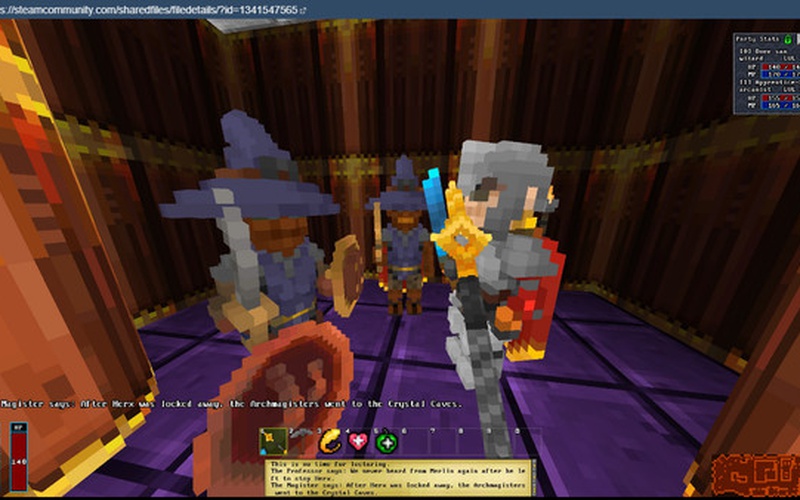Activate the pink heart healing spell
The image size is (800, 500).
(x=358, y=442)
